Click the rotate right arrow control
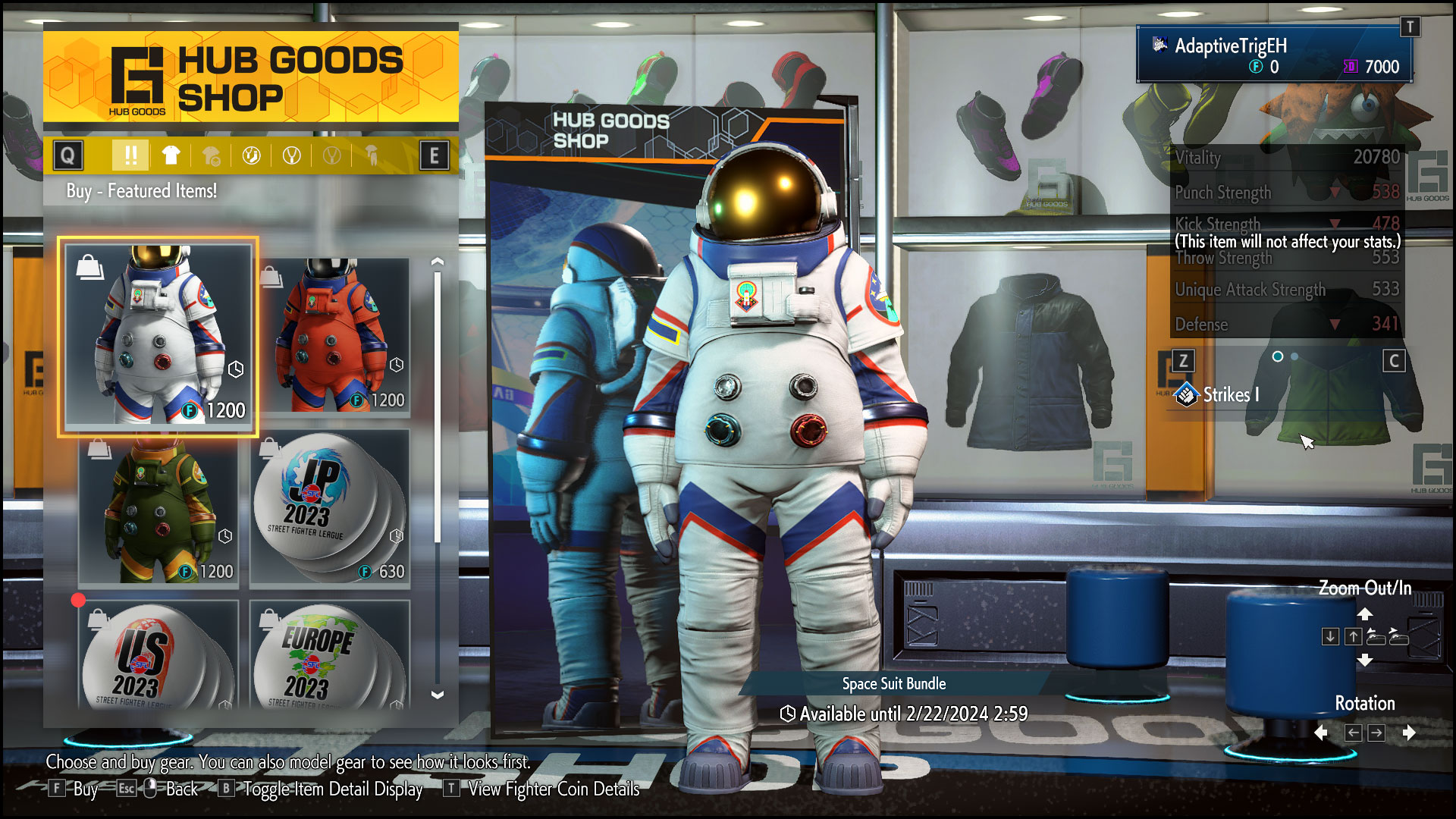The height and width of the screenshot is (819, 1456). click(1377, 733)
